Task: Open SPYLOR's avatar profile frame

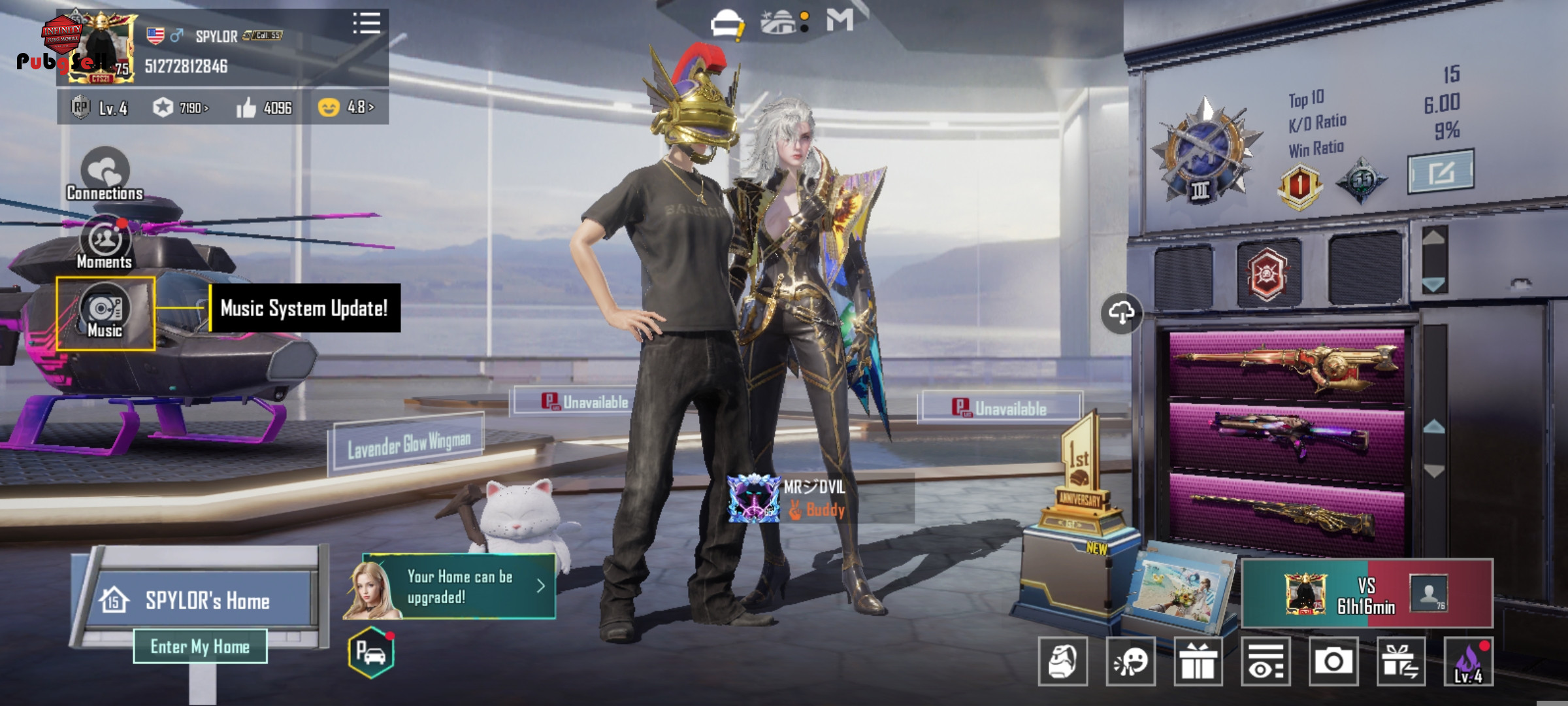Action: pyautogui.click(x=103, y=47)
